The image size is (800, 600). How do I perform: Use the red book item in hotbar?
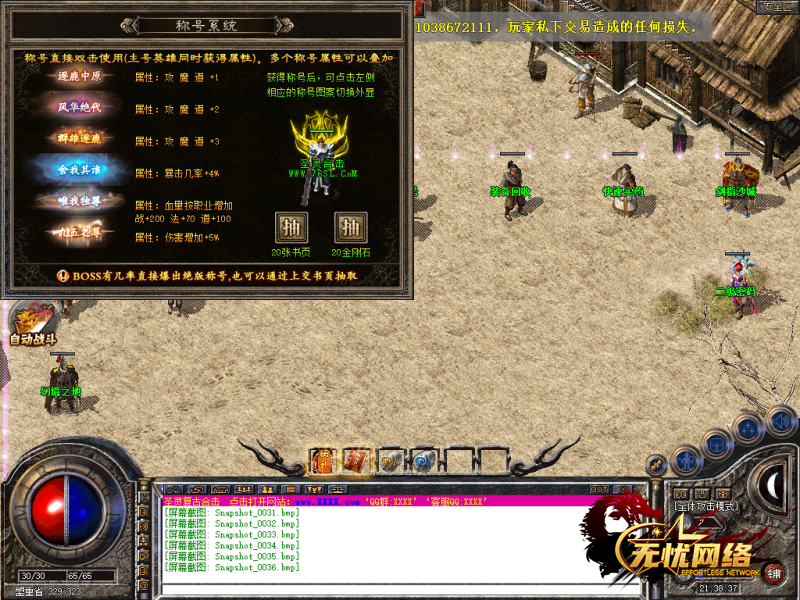point(357,461)
